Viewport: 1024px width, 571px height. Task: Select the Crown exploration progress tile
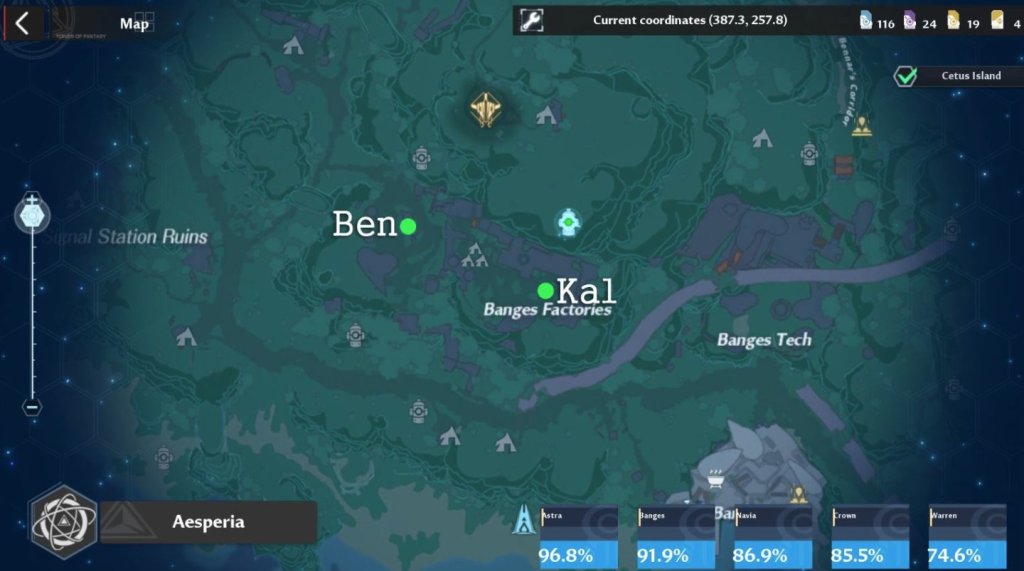[869, 537]
